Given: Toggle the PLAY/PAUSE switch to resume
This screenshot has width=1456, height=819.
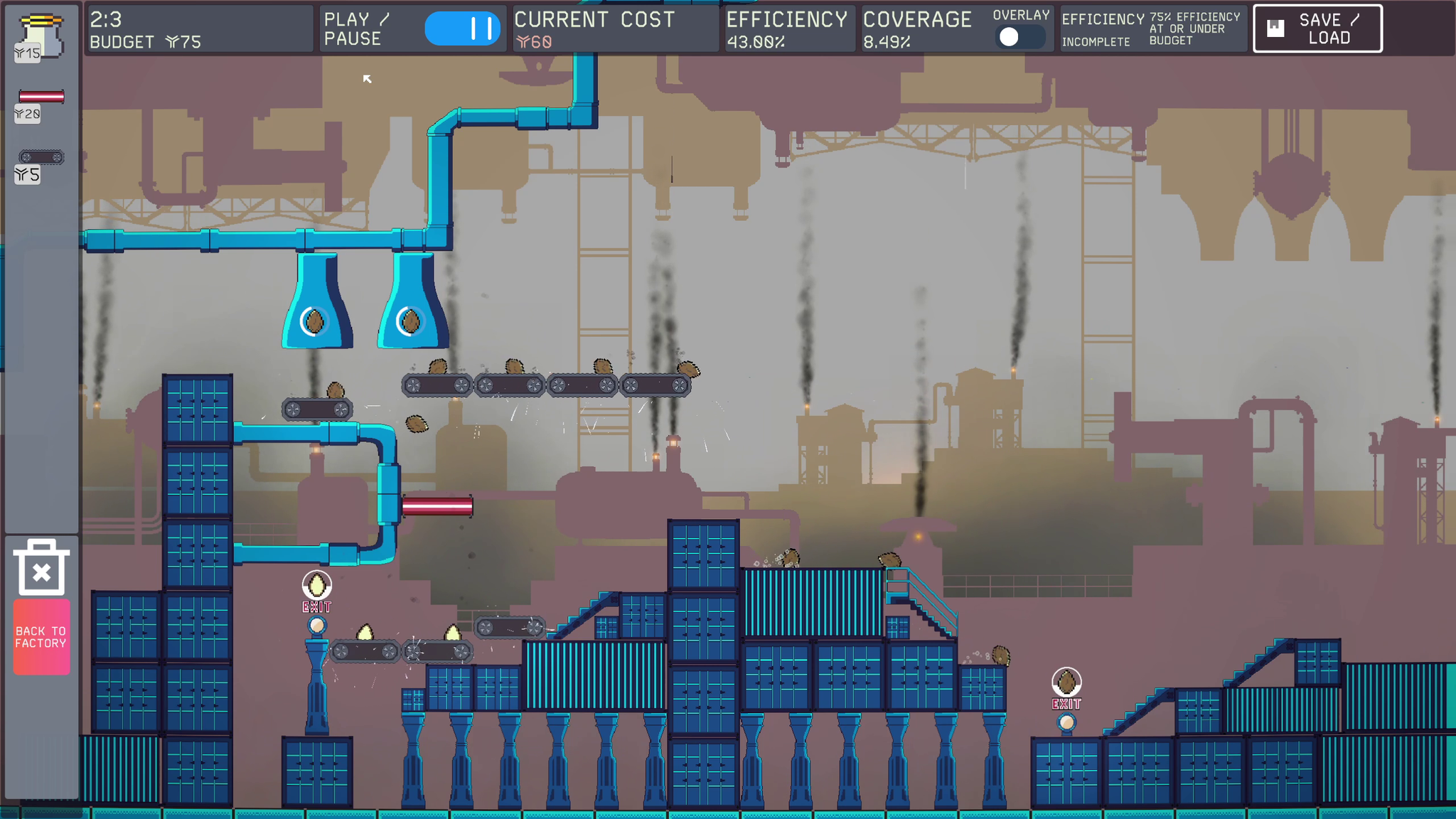Looking at the screenshot, I should pyautogui.click(x=463, y=29).
